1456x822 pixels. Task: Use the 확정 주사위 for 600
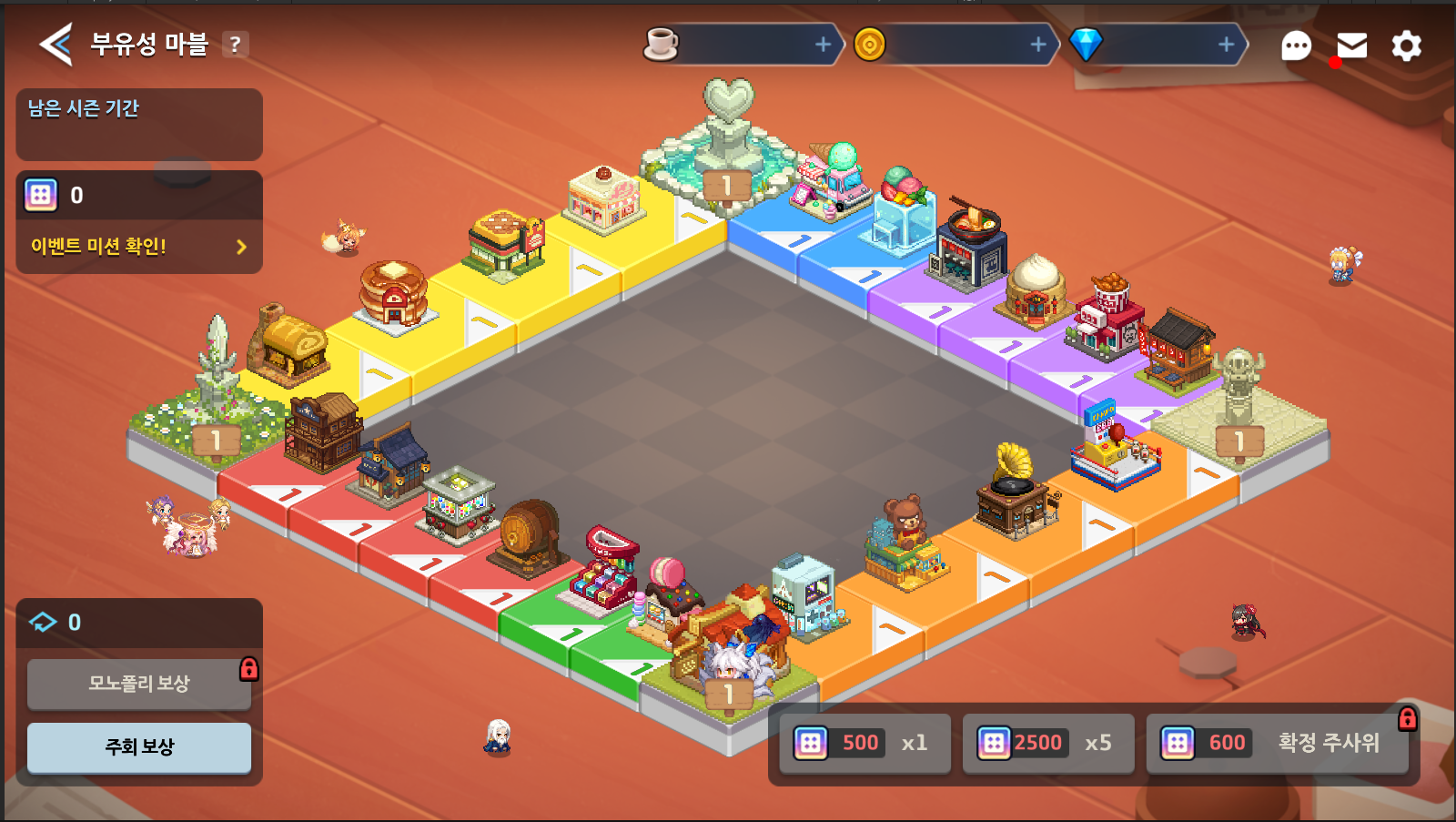pyautogui.click(x=1276, y=743)
